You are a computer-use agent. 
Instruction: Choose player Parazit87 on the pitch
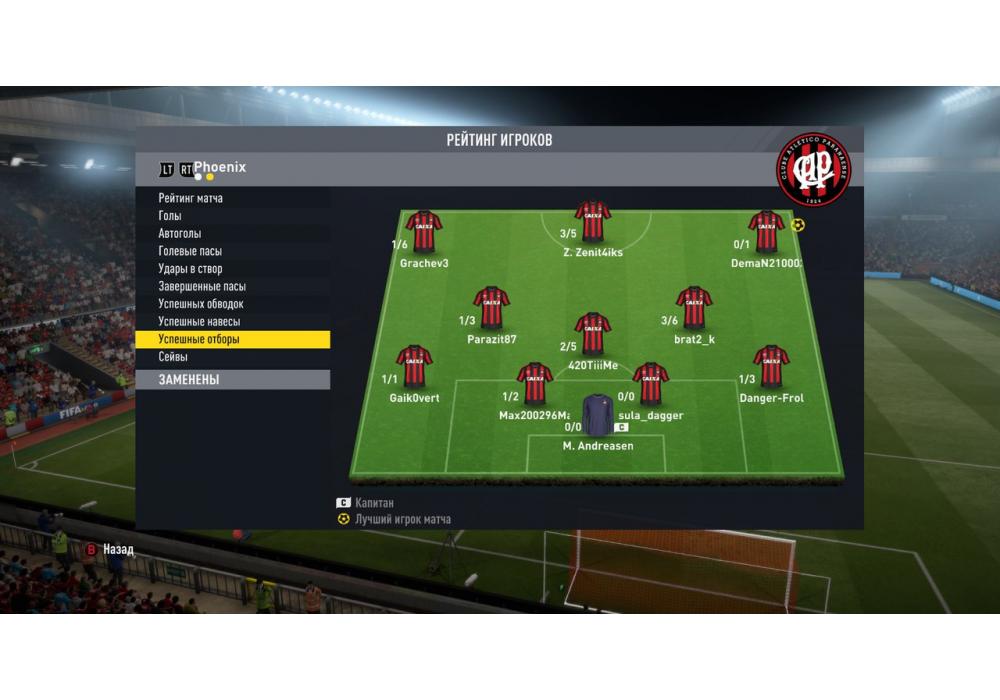pos(491,308)
